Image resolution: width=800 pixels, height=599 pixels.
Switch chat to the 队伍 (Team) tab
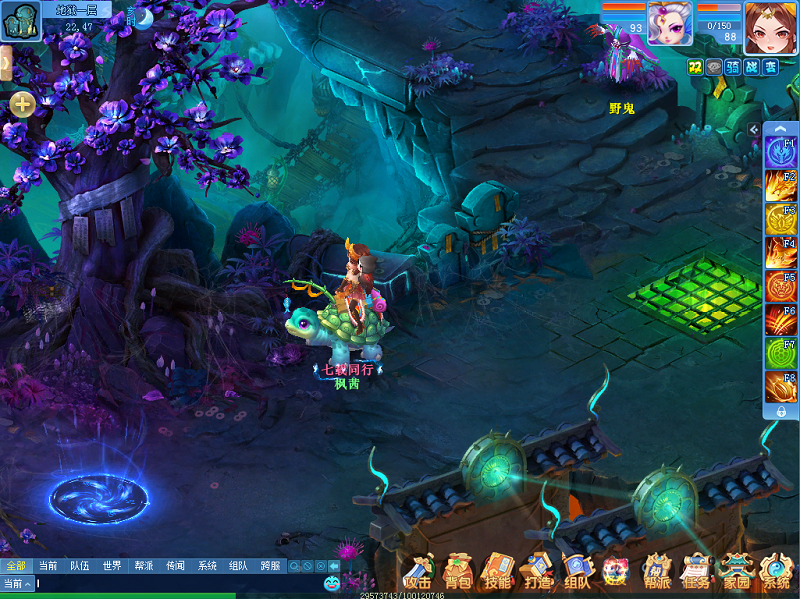pos(80,566)
